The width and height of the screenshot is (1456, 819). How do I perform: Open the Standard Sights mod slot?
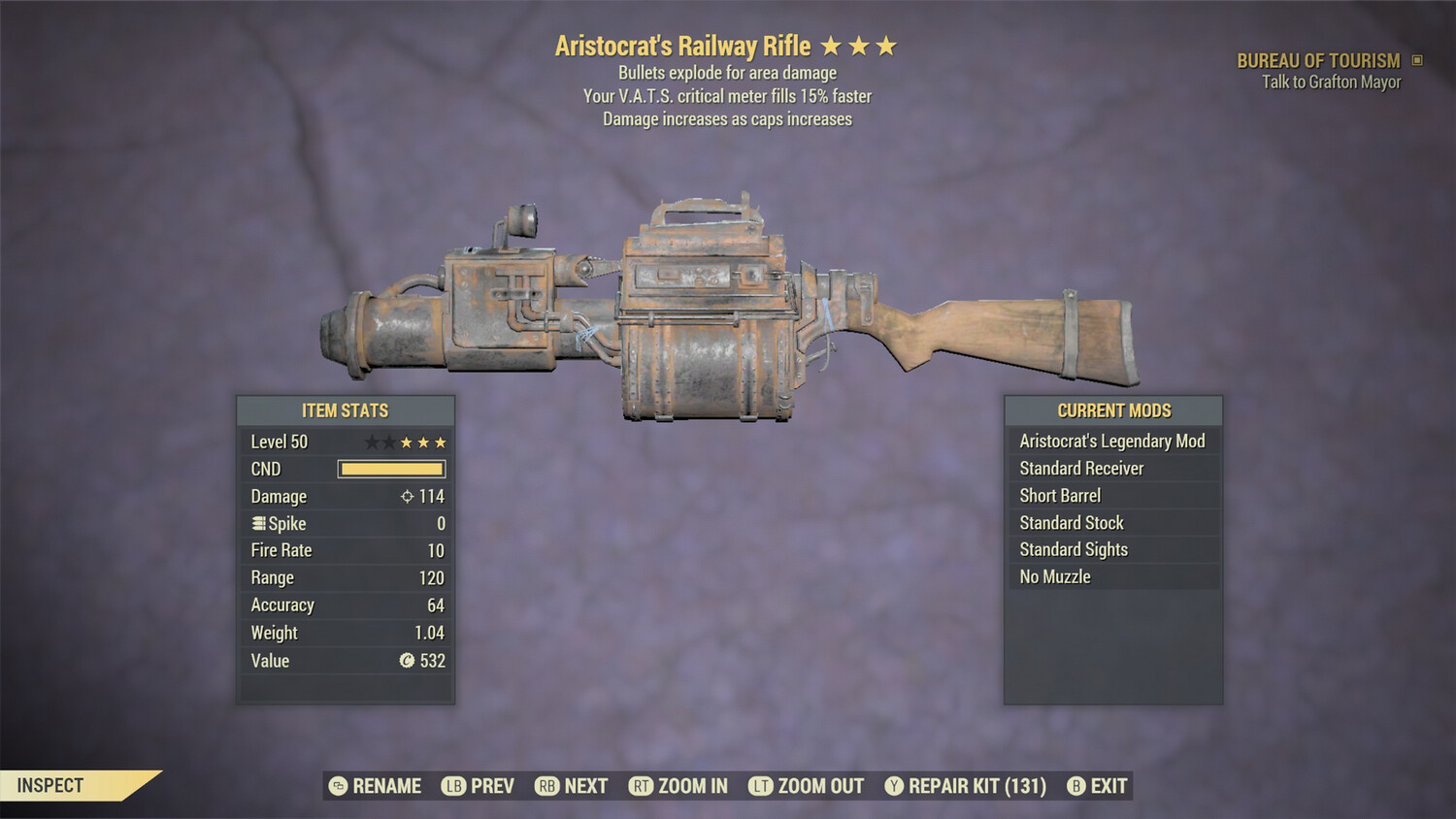click(x=1111, y=549)
